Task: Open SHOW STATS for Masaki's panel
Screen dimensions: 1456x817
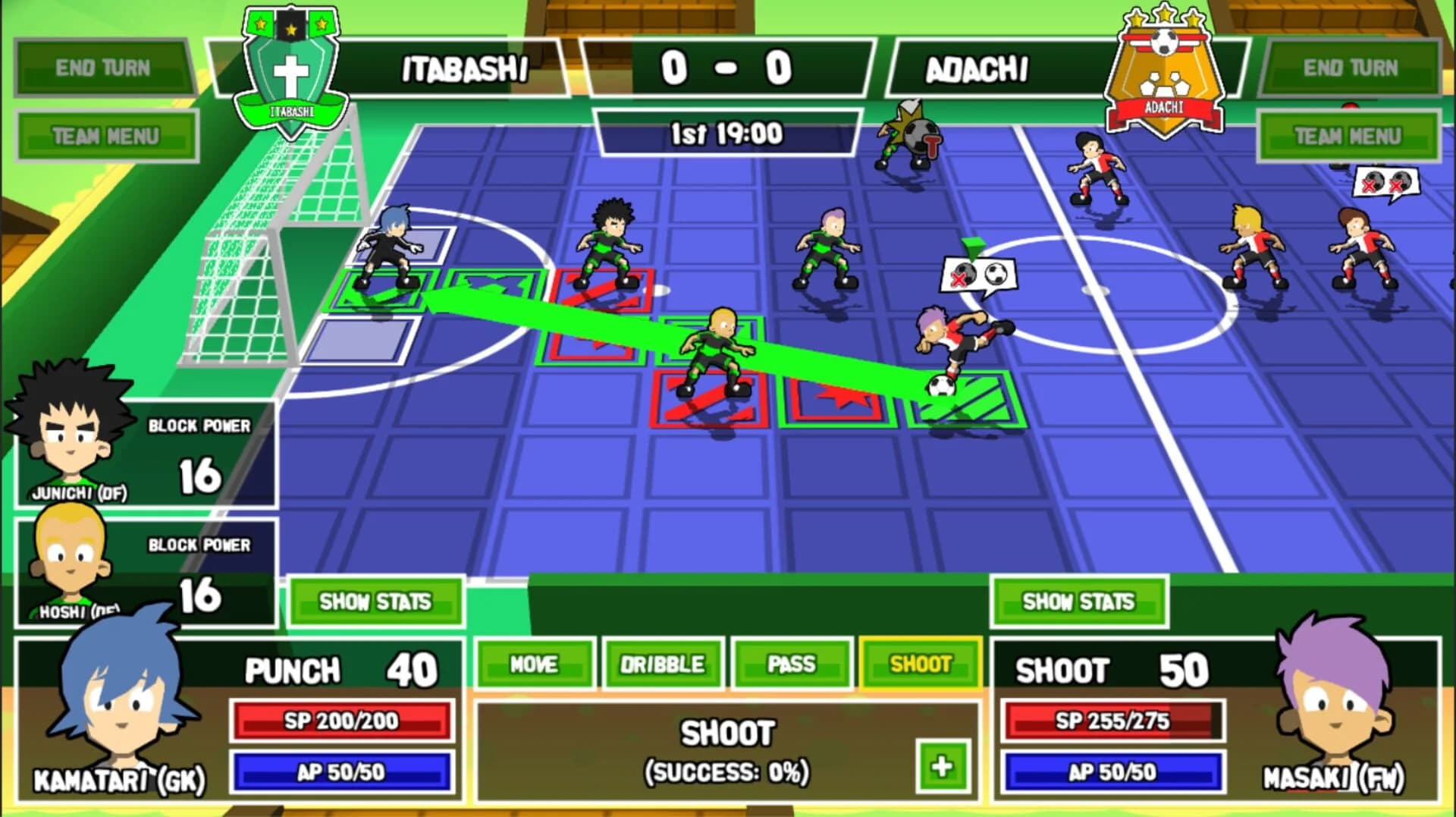Action: [x=1079, y=602]
